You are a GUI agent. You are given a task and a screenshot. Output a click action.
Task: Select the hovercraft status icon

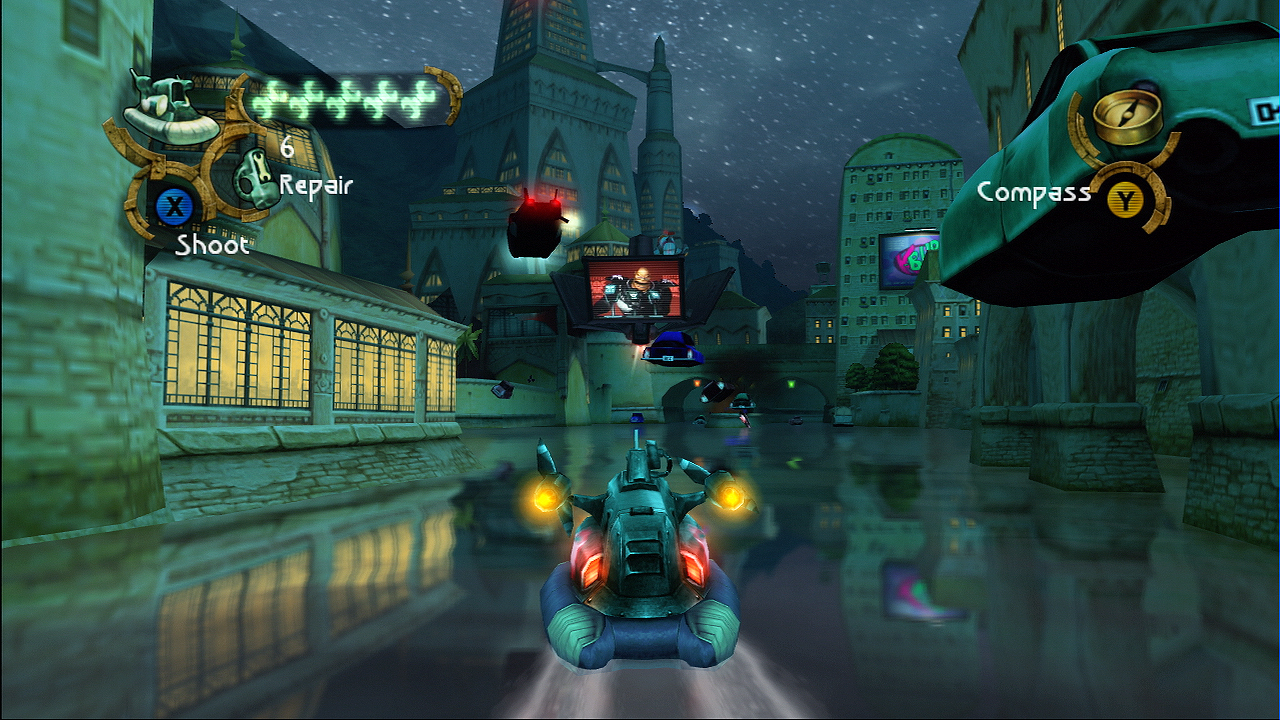point(170,105)
